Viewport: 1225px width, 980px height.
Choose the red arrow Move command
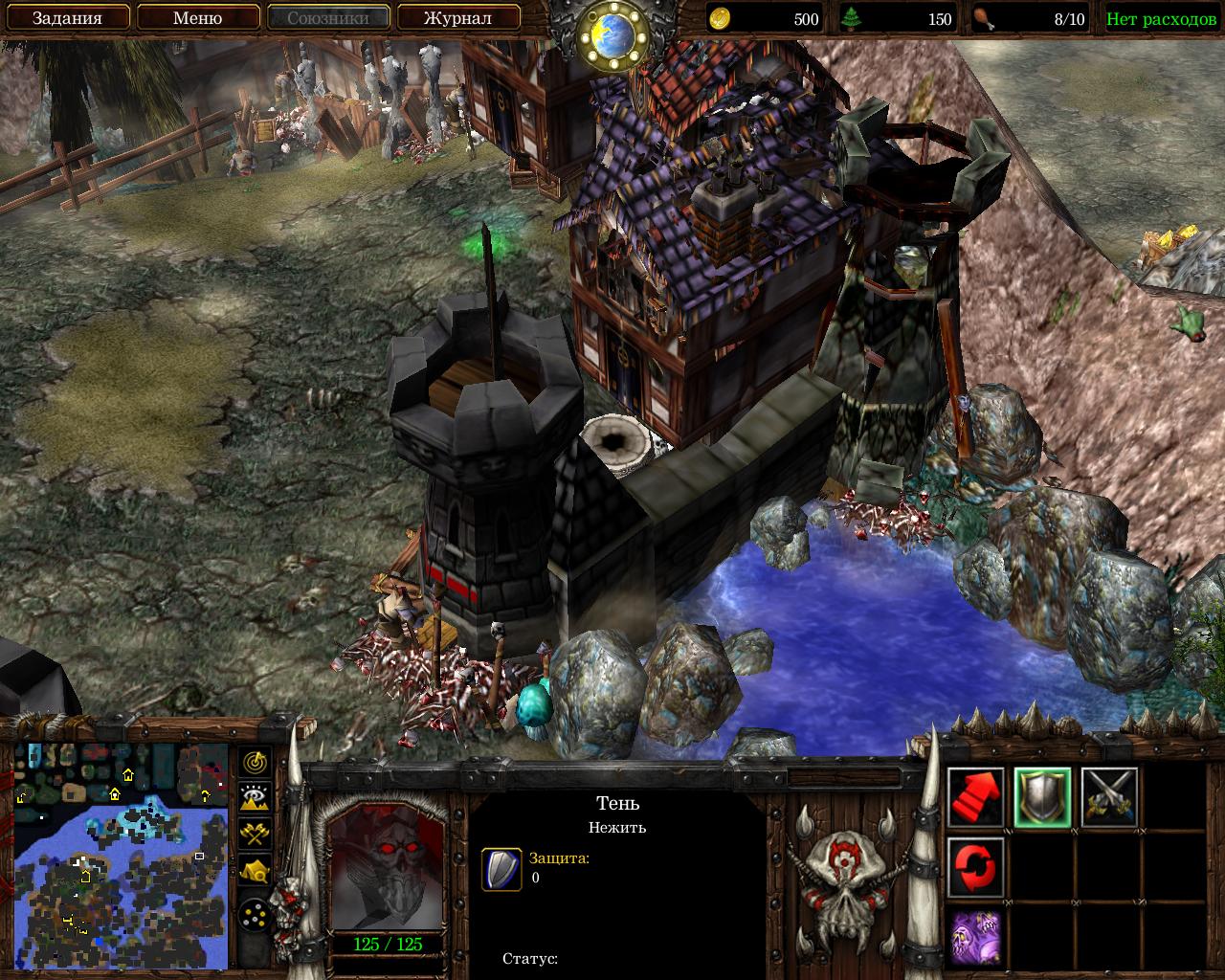click(x=976, y=798)
